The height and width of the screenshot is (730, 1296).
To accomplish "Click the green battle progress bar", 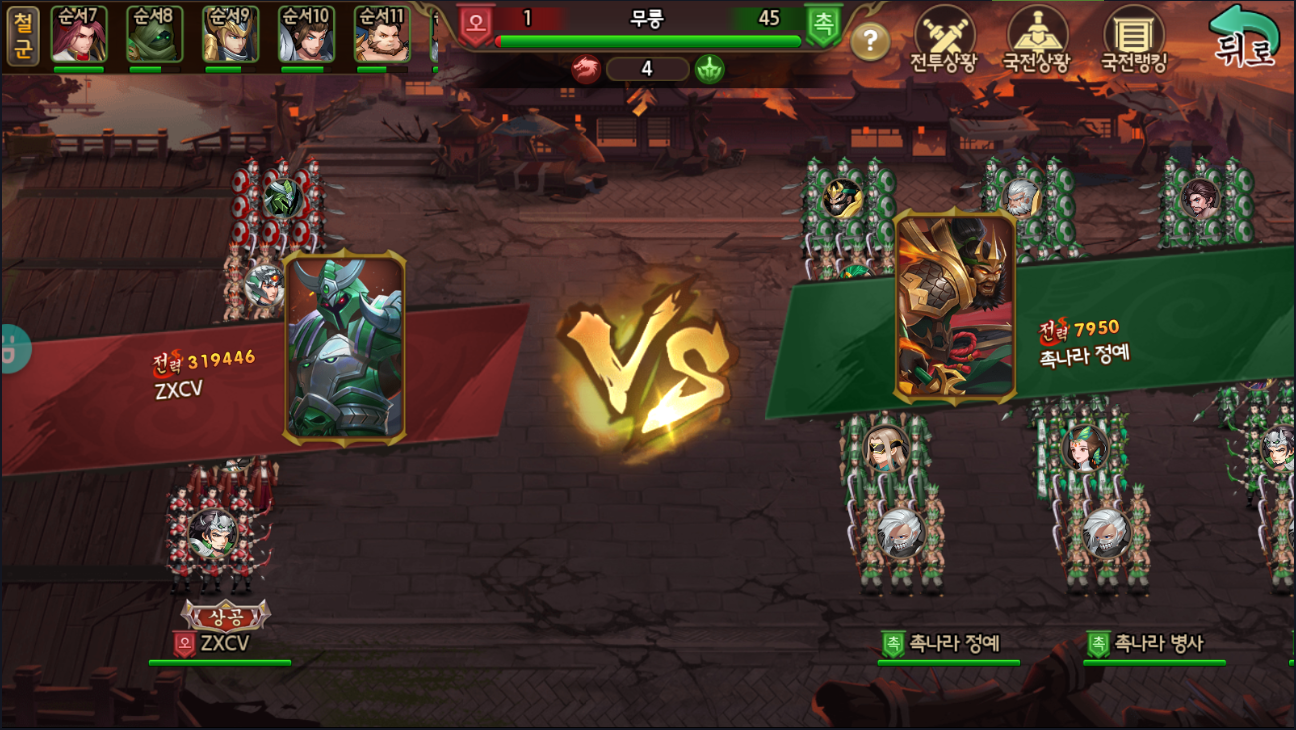I will [x=648, y=41].
